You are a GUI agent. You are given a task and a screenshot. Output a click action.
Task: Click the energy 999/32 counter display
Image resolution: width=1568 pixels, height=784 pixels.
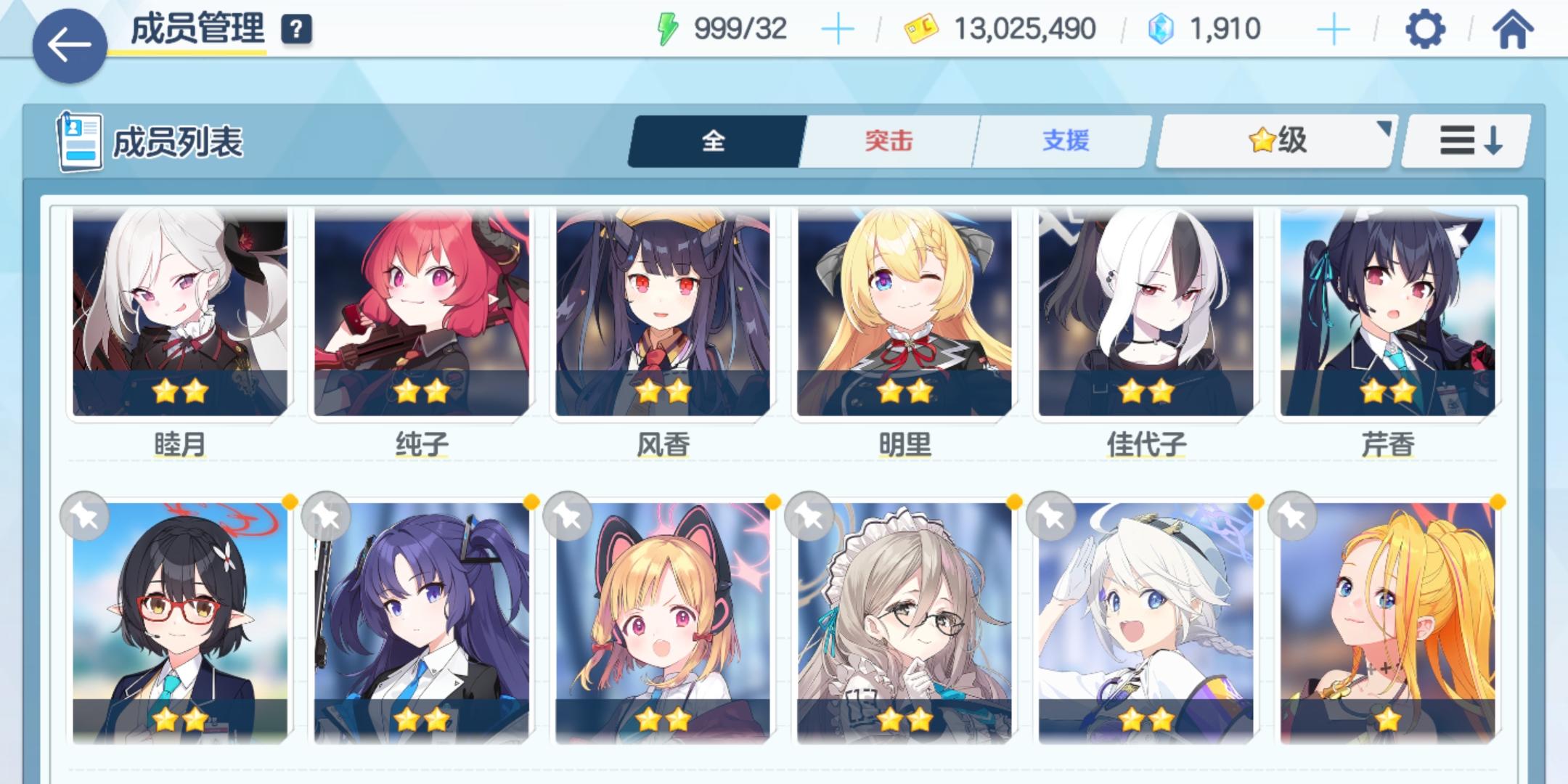click(x=739, y=29)
